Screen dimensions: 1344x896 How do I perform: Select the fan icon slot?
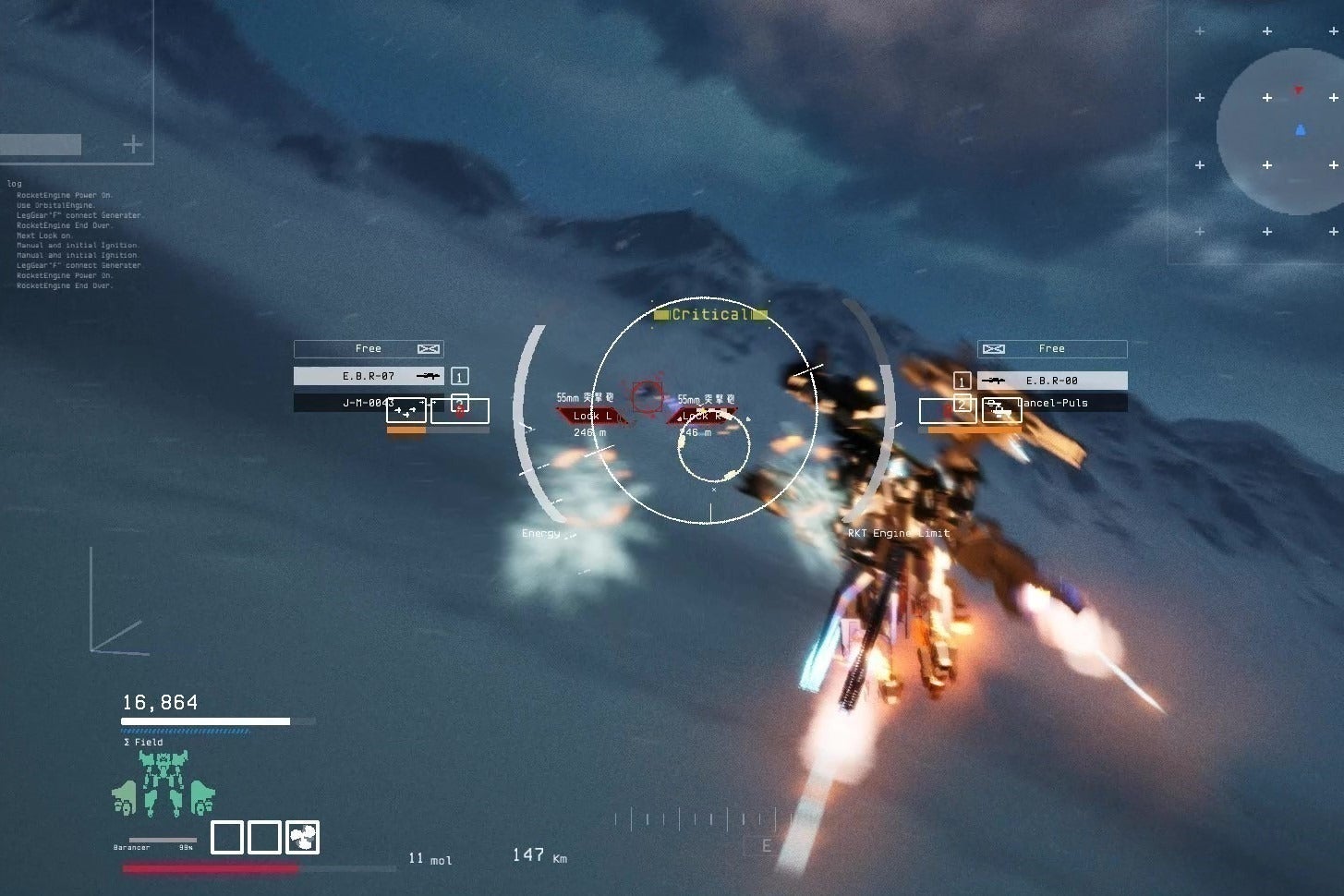[302, 837]
